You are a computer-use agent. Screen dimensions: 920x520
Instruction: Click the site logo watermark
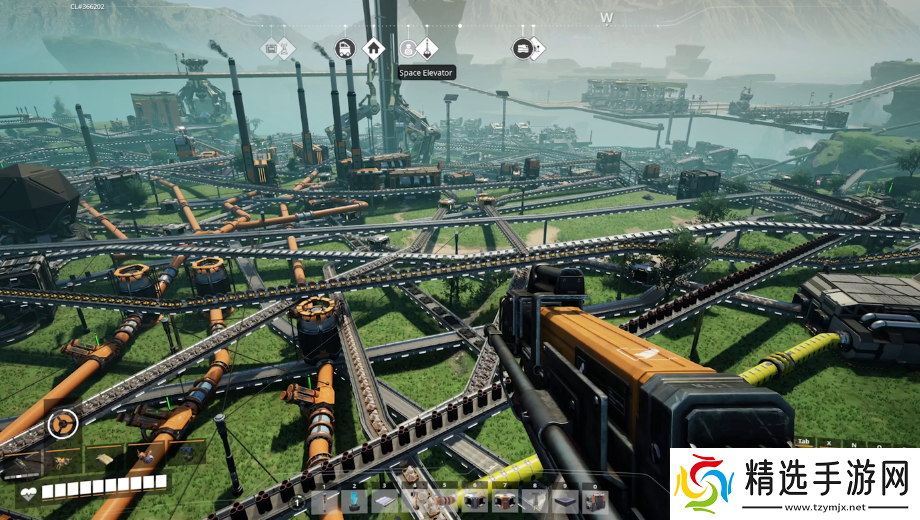point(793,484)
